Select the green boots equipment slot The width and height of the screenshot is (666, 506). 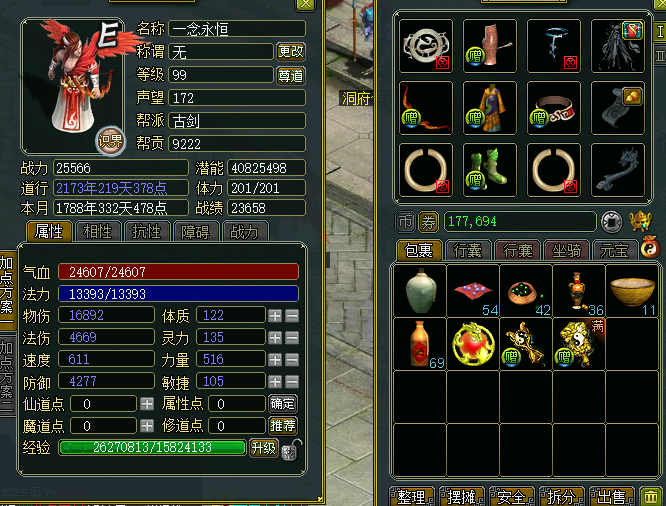pyautogui.click(x=490, y=170)
